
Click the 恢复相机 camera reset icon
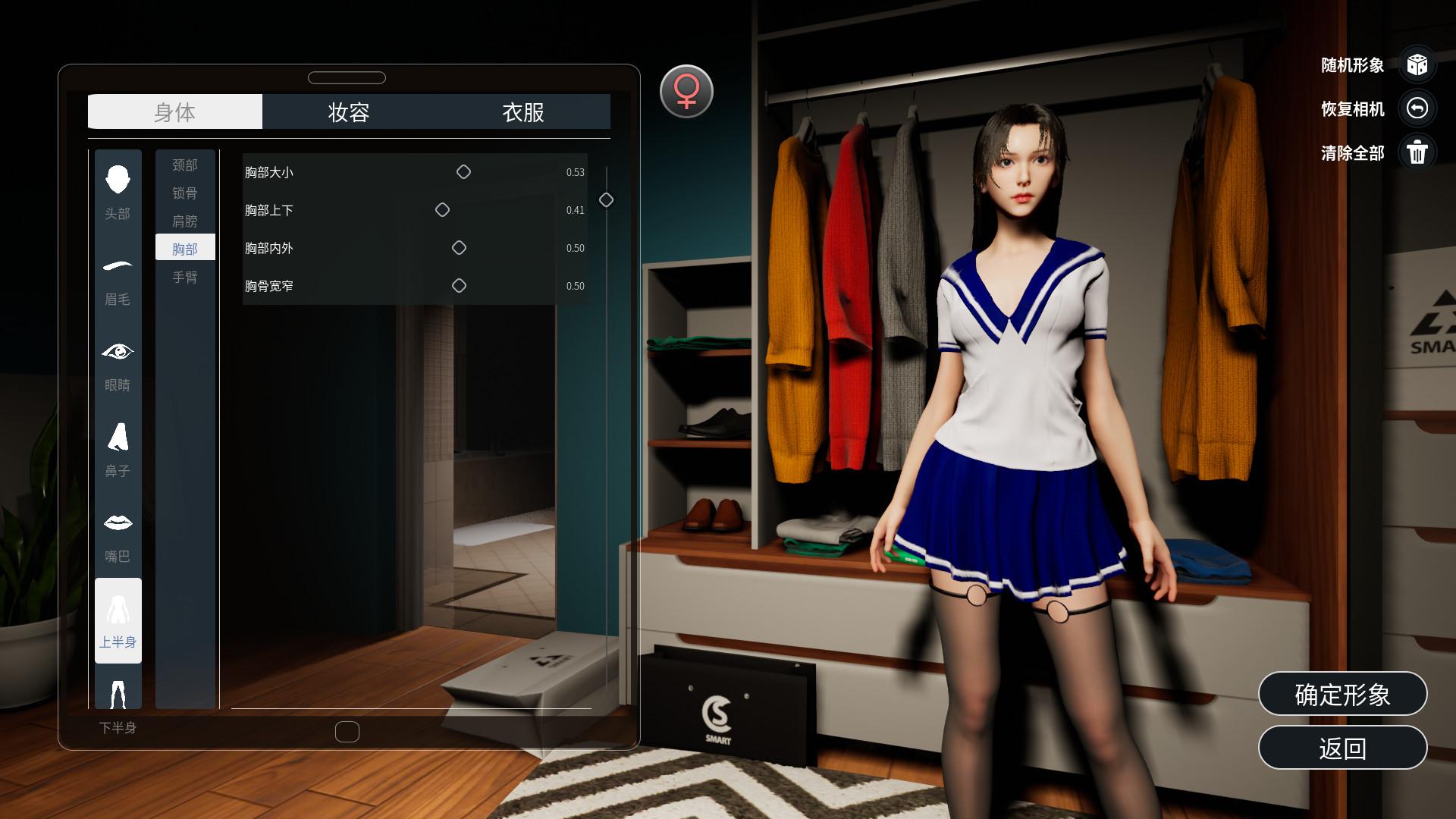1418,109
